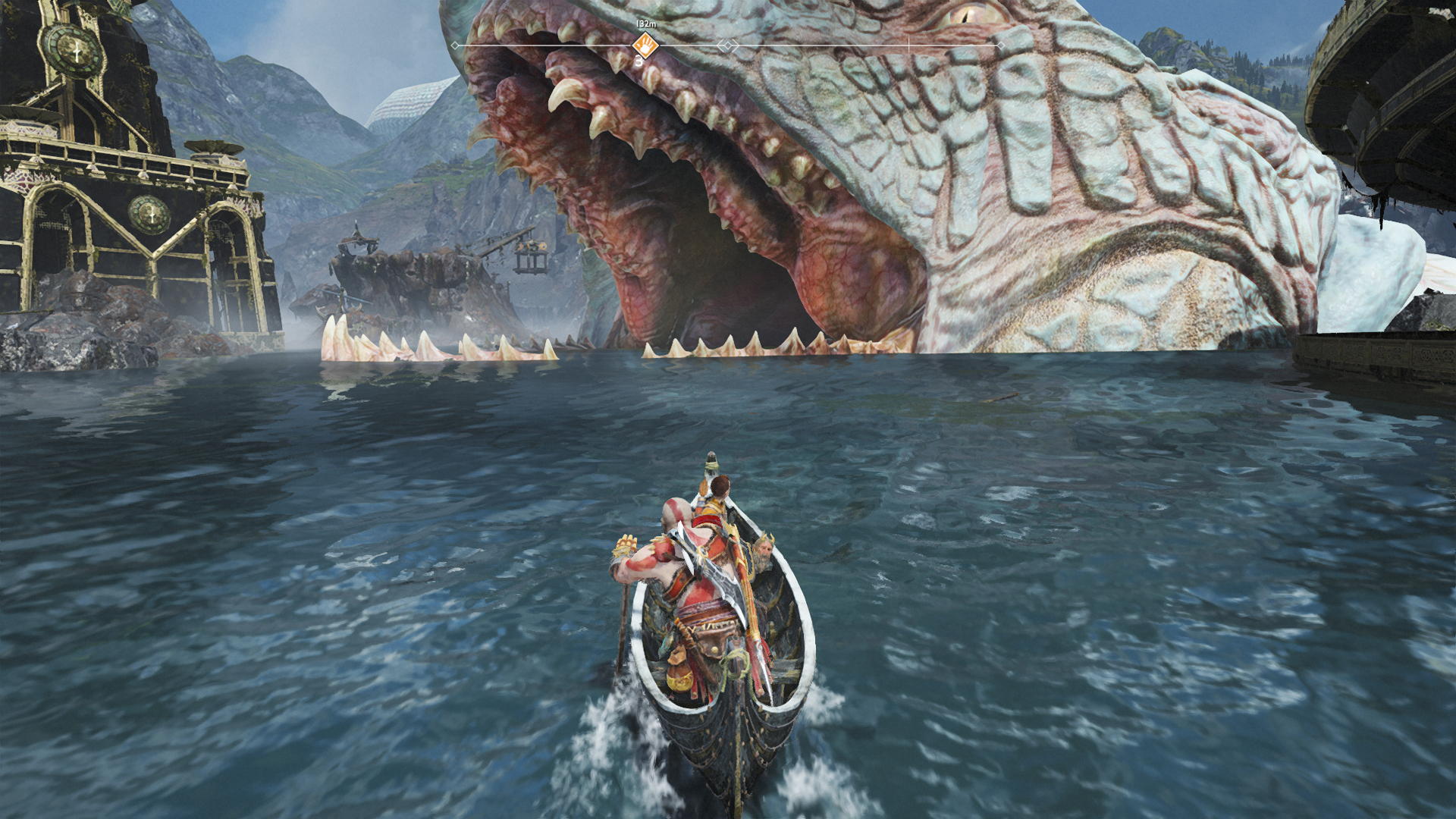This screenshot has width=1456, height=819.
Task: Click the compass center diamond indicator
Action: point(728,46)
